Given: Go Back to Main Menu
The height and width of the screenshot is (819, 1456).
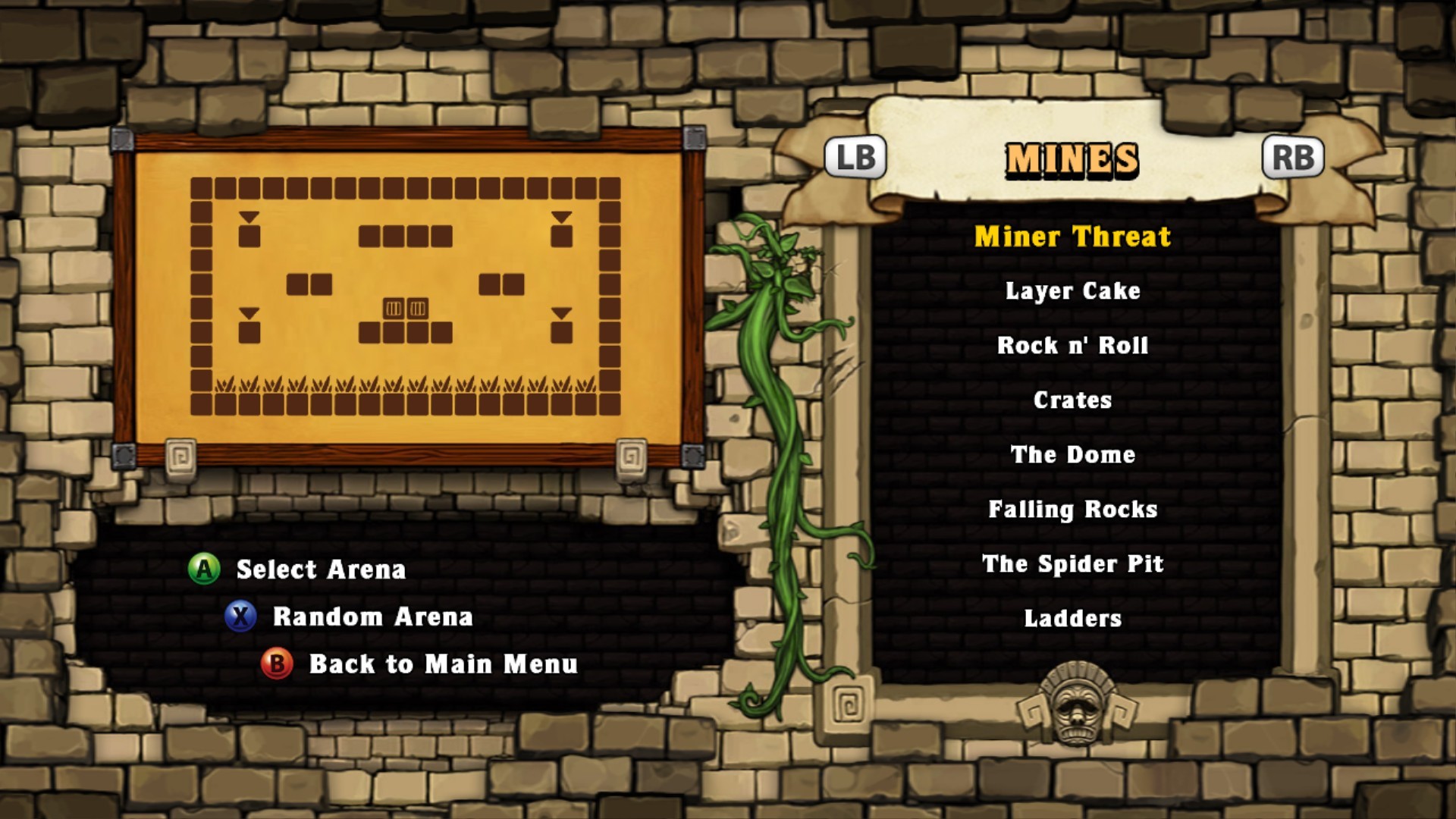Looking at the screenshot, I should tap(443, 664).
